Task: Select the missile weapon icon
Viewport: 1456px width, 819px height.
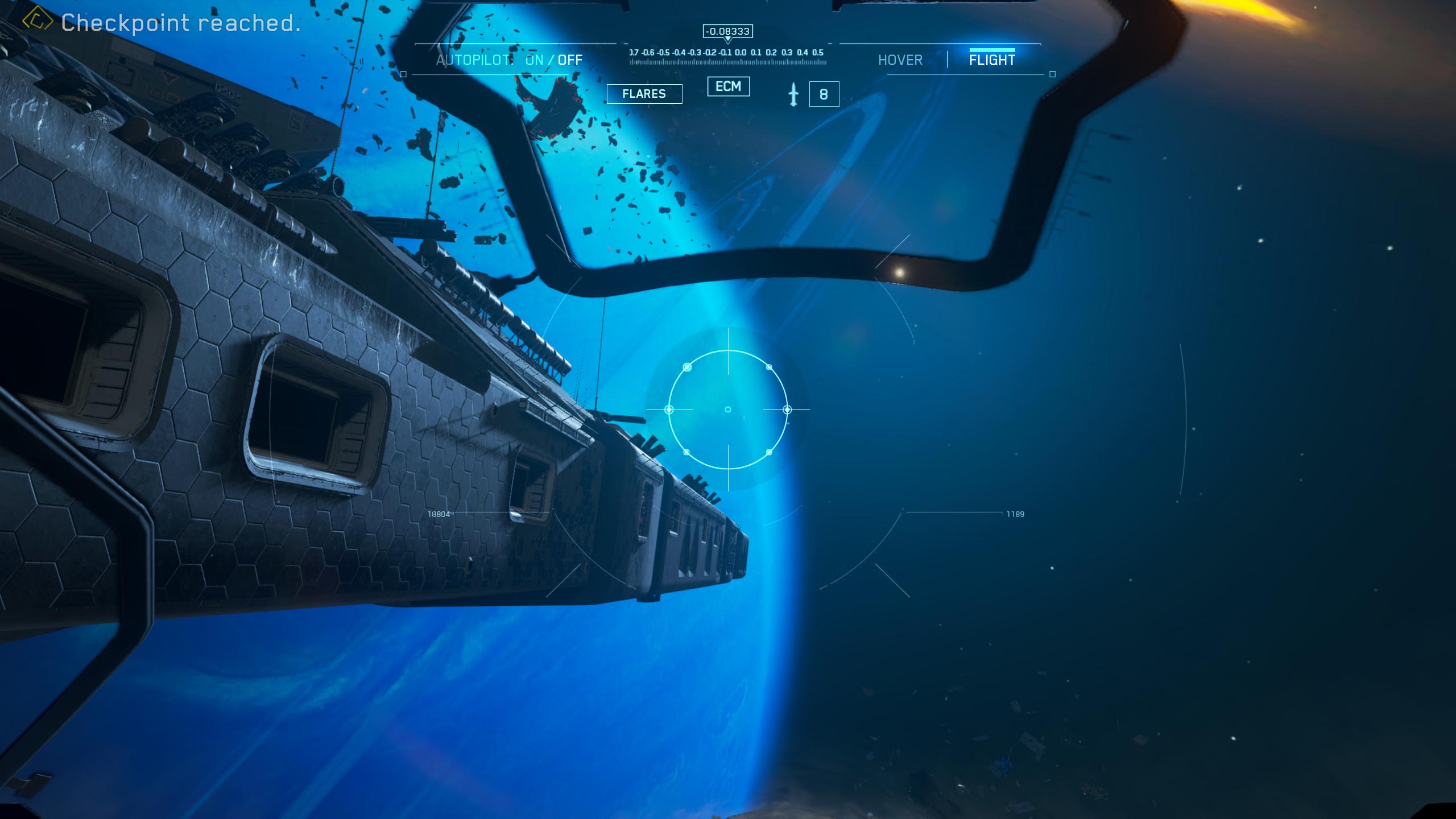Action: (x=793, y=94)
